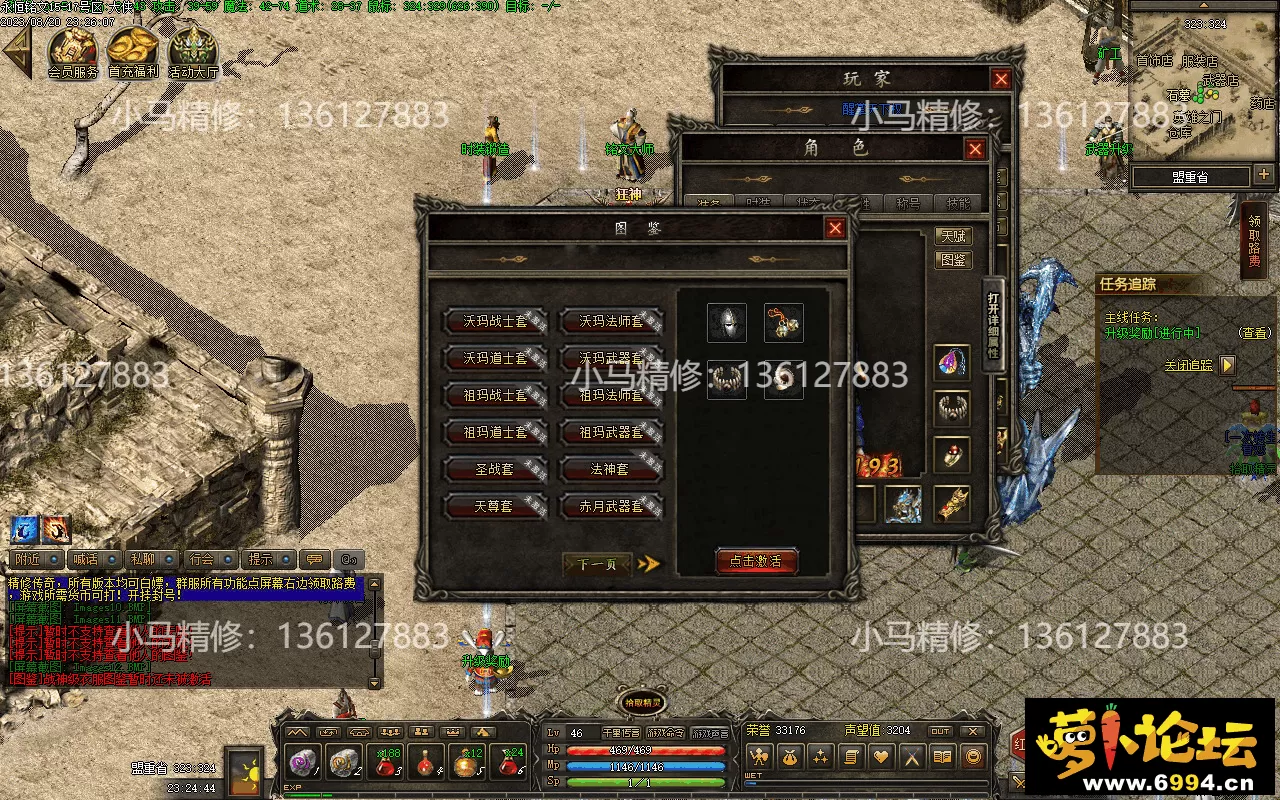1280x800 pixels.
Task: Open the 圣战套 set entry
Action: coord(495,469)
